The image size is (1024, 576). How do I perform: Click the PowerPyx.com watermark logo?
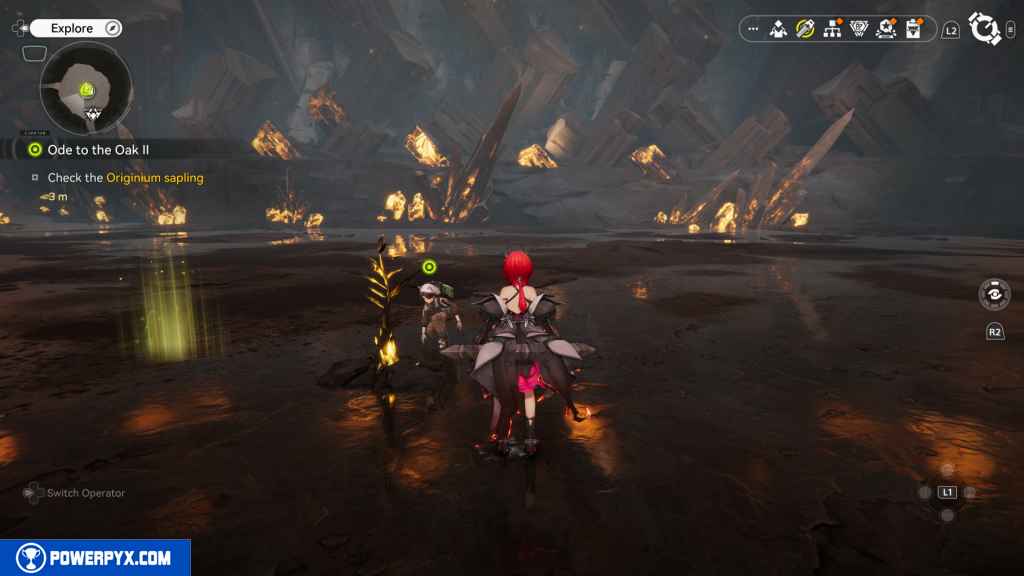click(95, 558)
